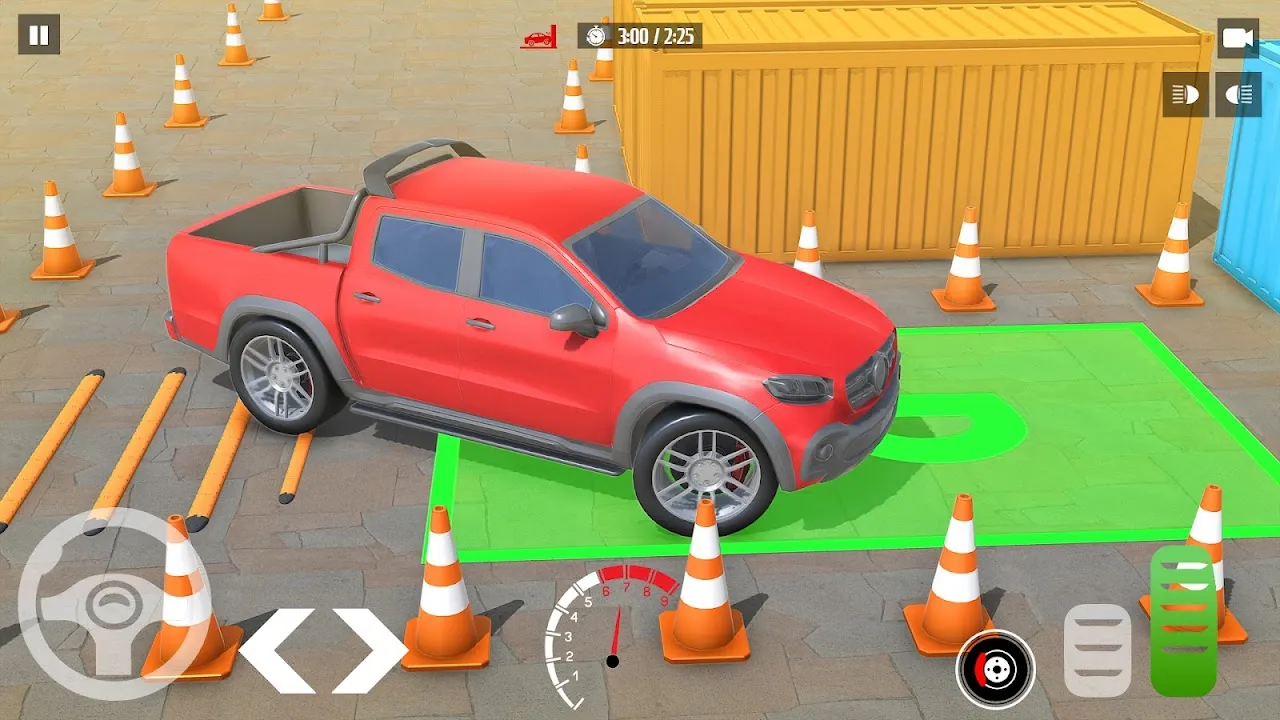
Task: Tap the grey brake pedal
Action: pos(1097,650)
